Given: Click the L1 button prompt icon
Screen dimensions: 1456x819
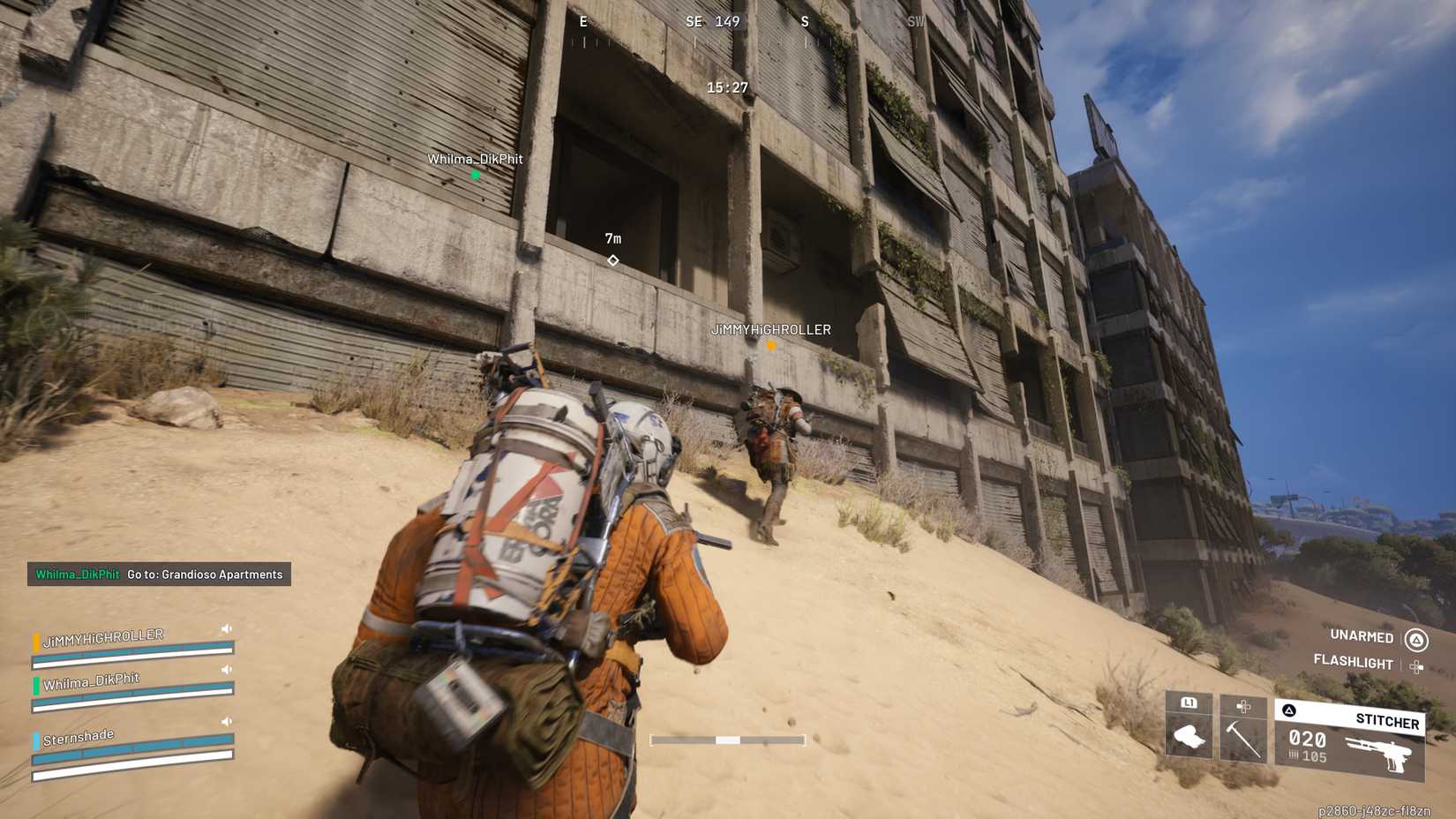Looking at the screenshot, I should coord(1187,703).
